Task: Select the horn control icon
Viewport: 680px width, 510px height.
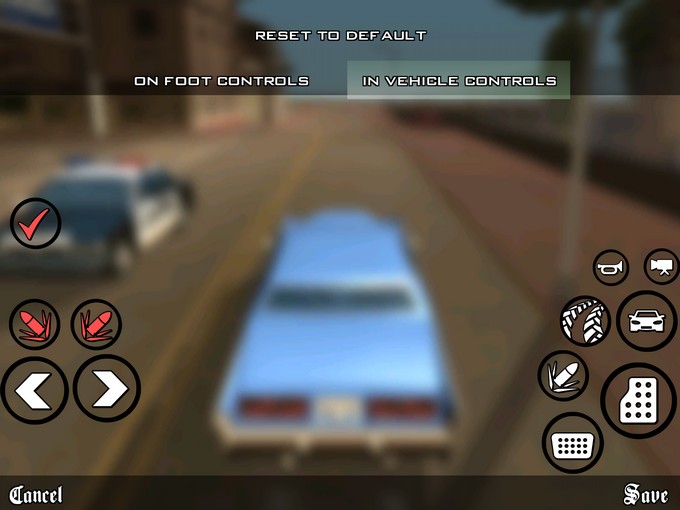Action: [x=610, y=268]
